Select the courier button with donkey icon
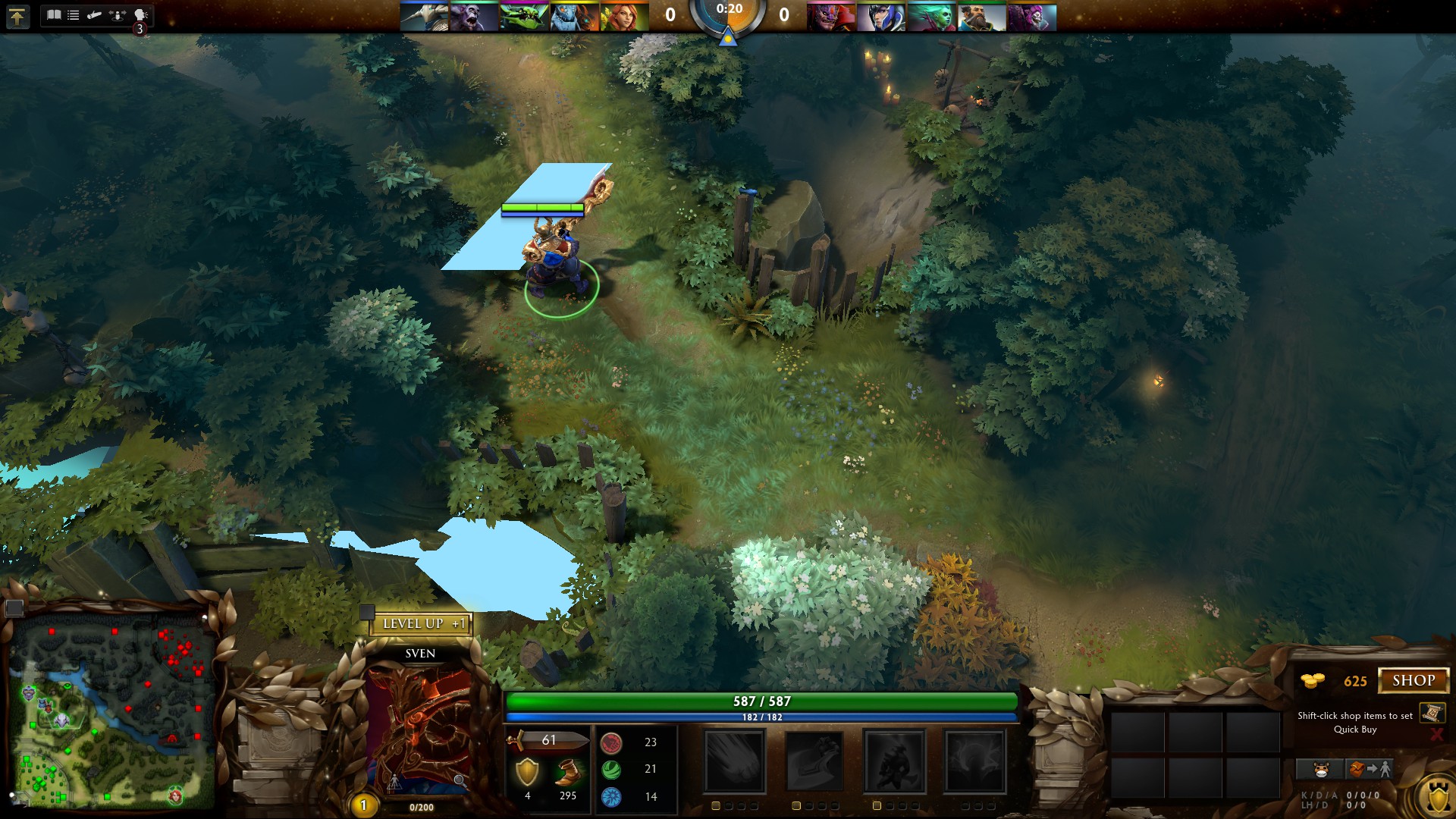 pos(1320,769)
